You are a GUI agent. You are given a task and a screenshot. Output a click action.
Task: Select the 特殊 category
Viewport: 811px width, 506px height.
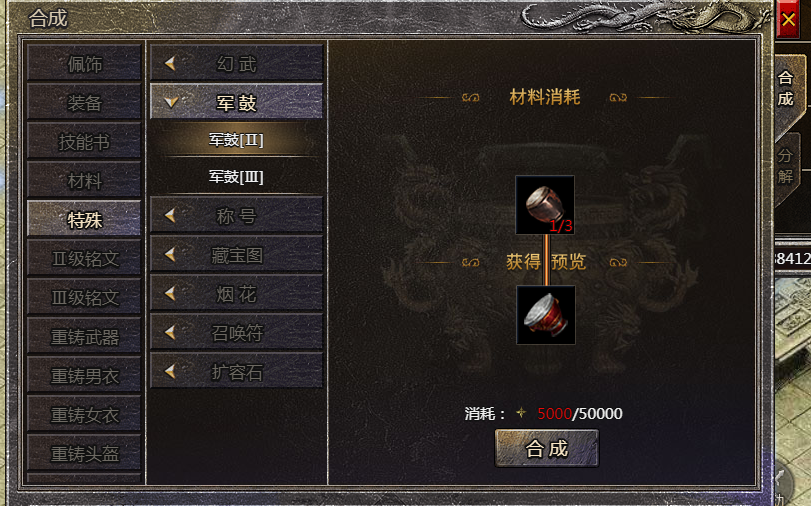click(x=85, y=220)
